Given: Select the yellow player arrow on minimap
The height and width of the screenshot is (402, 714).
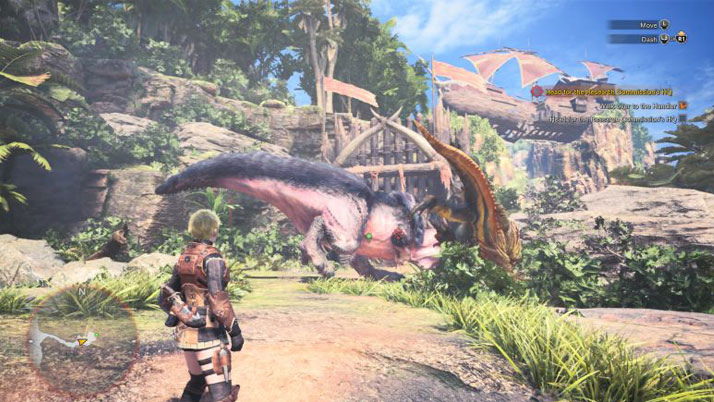Looking at the screenshot, I should click(x=83, y=341).
